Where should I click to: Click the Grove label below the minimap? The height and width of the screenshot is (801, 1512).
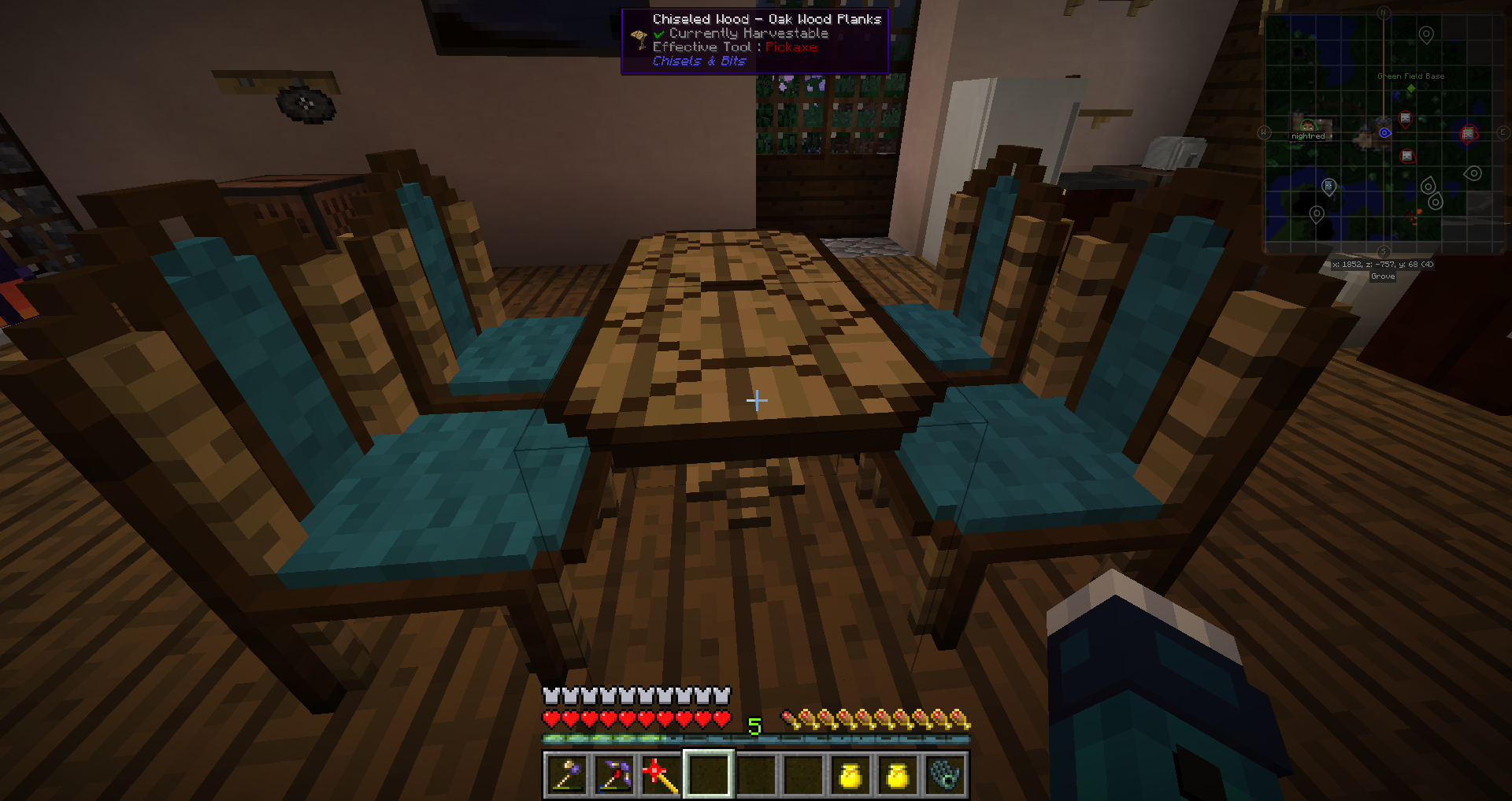(1383, 276)
